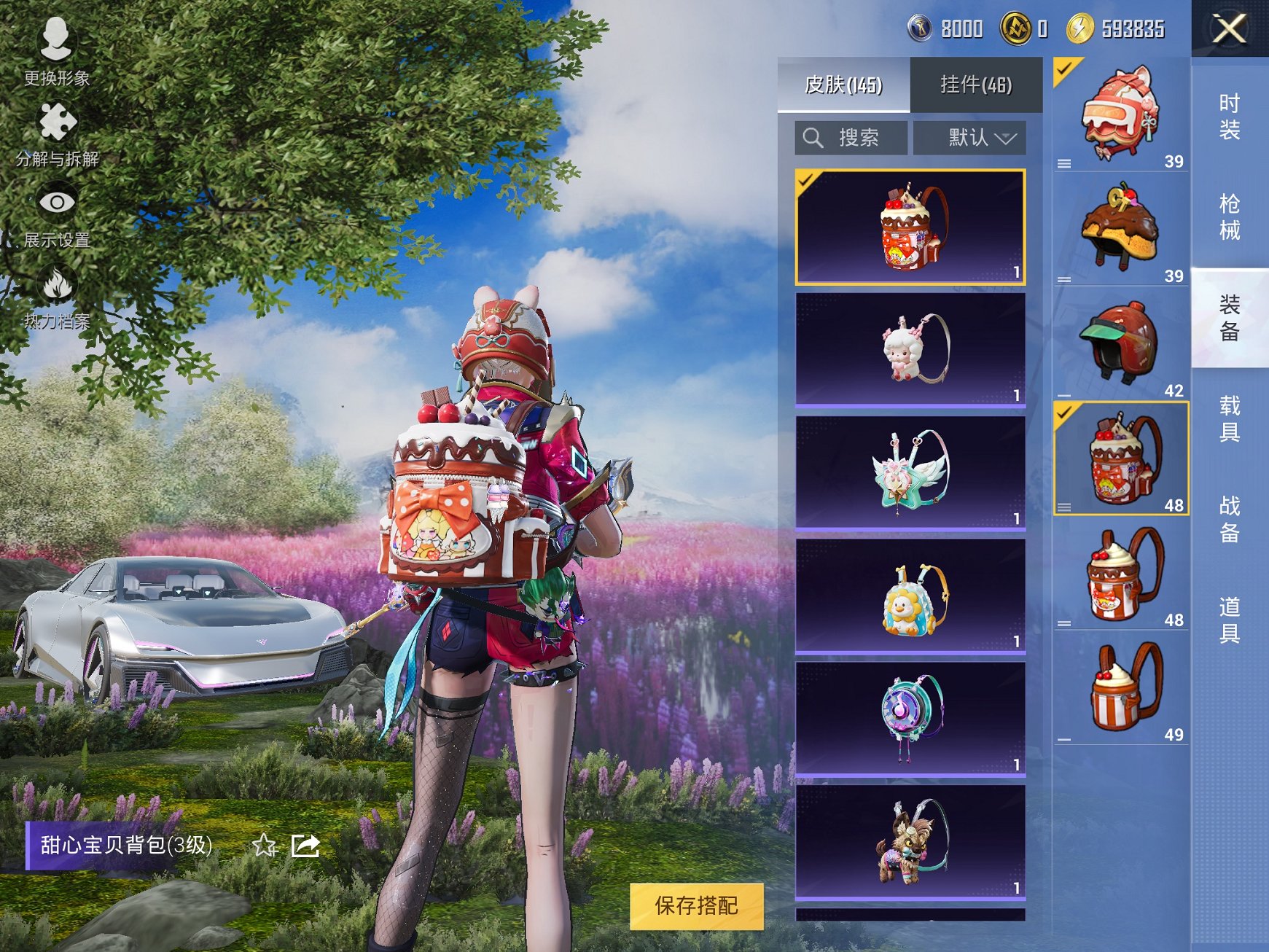The height and width of the screenshot is (952, 1269).
Task: Open the 热力档案 flame icon
Action: pyautogui.click(x=57, y=295)
